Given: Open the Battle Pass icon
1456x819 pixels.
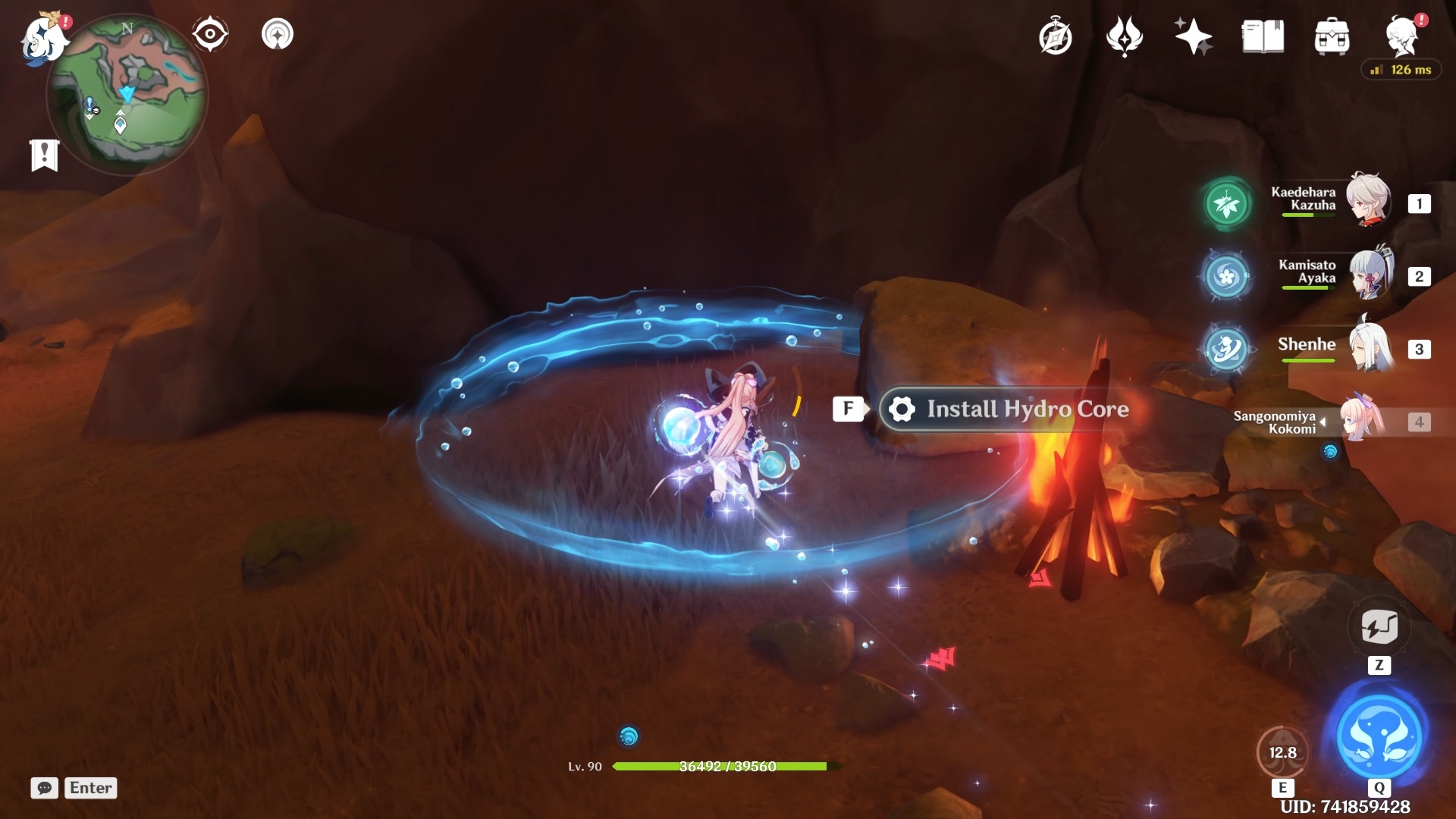Looking at the screenshot, I should click(1124, 36).
